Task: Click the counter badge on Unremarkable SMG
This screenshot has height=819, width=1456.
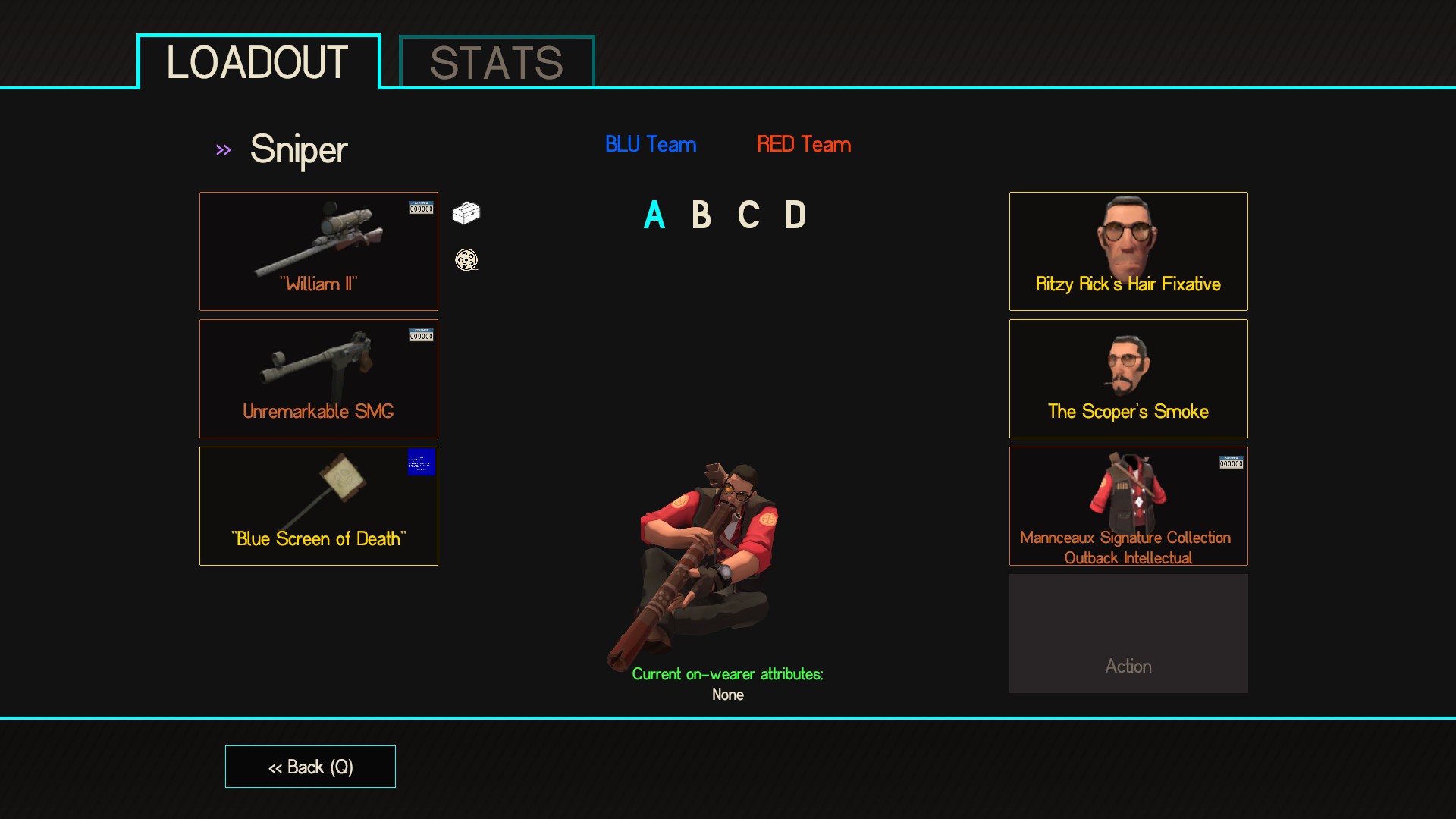Action: coord(421,334)
